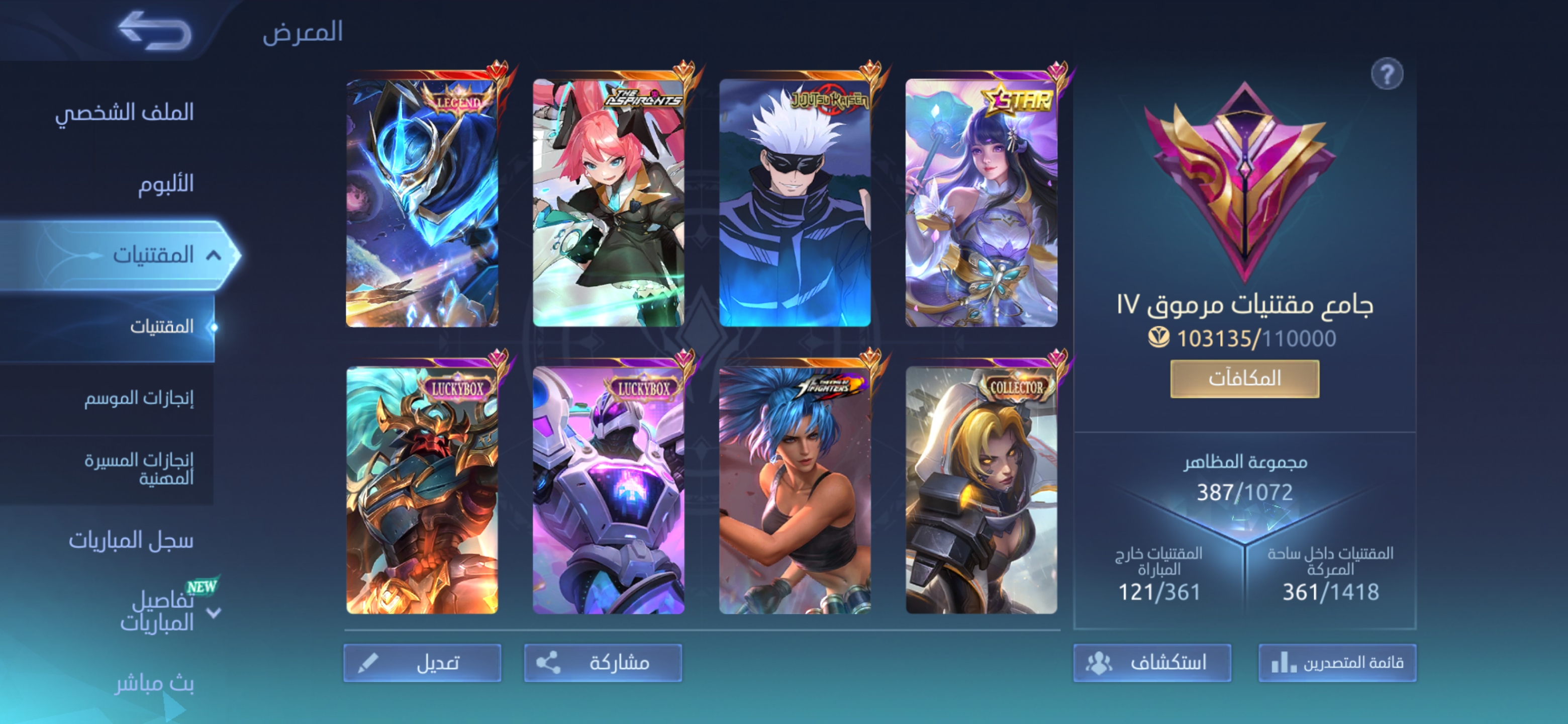Screen dimensions: 1568x724
Task: Open the بث مباشر live stream tab
Action: coord(155,684)
